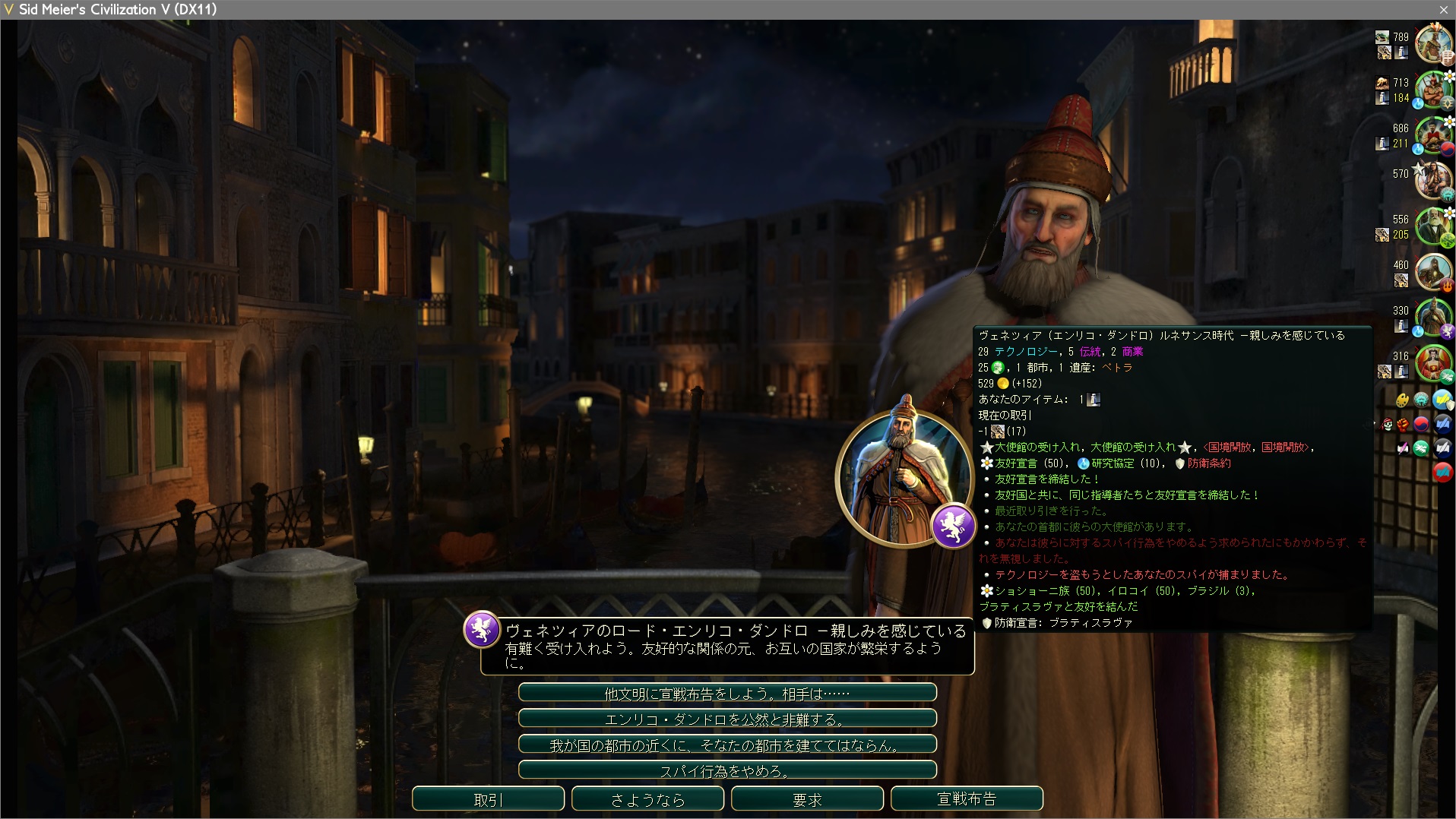The image size is (1456, 819).
Task: Choose to publicly denounce Enrico Dandolo
Action: coord(727,719)
